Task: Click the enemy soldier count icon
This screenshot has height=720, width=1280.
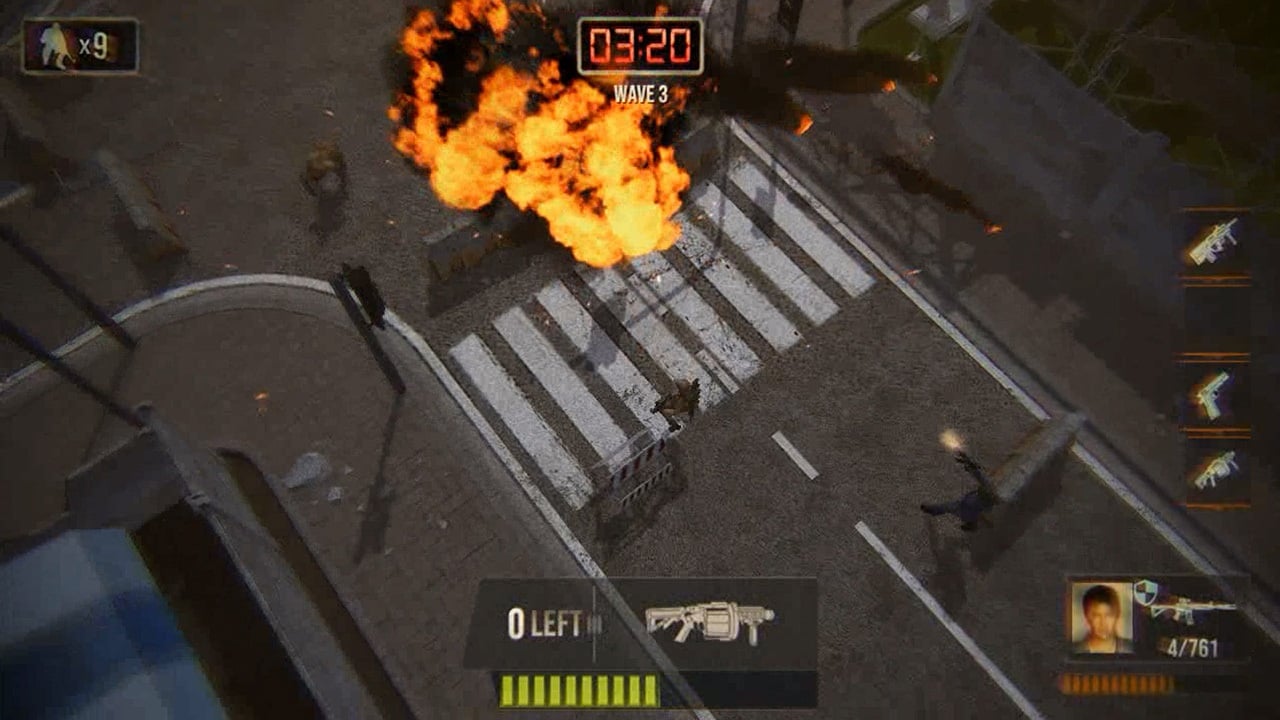Action: point(58,46)
